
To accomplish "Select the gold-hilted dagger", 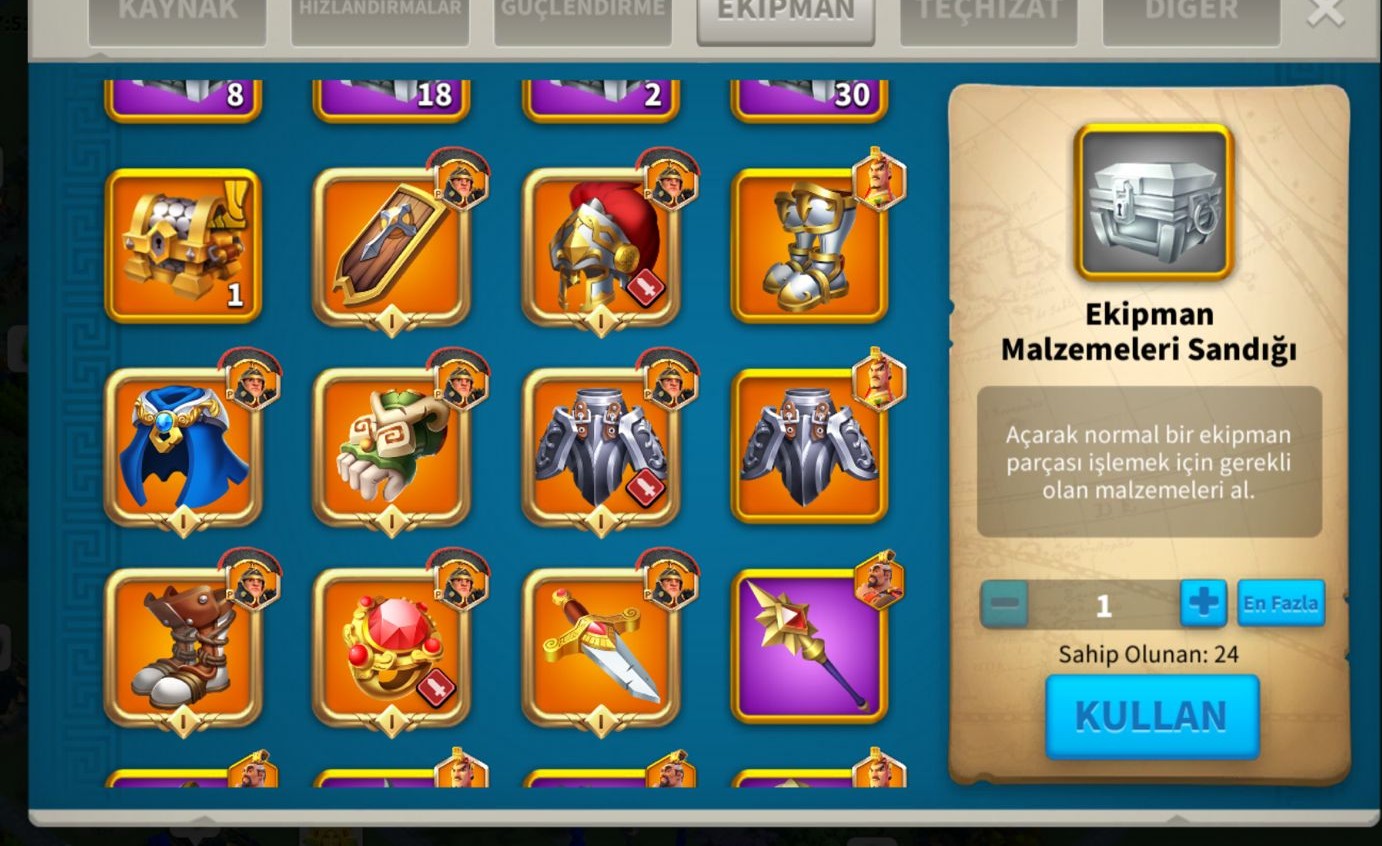I will (x=600, y=646).
